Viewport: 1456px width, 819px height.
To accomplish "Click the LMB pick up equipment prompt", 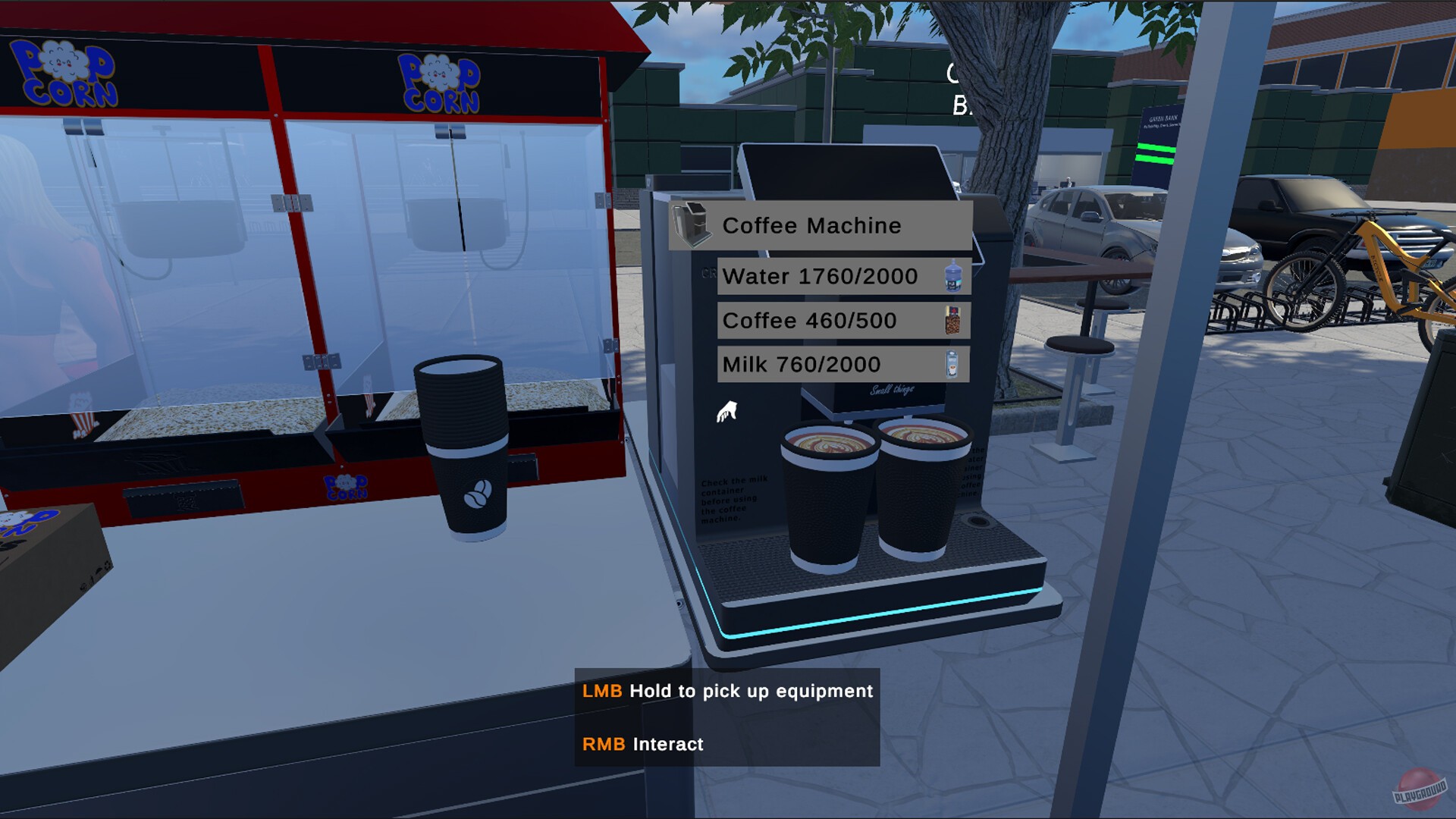I will 727,691.
